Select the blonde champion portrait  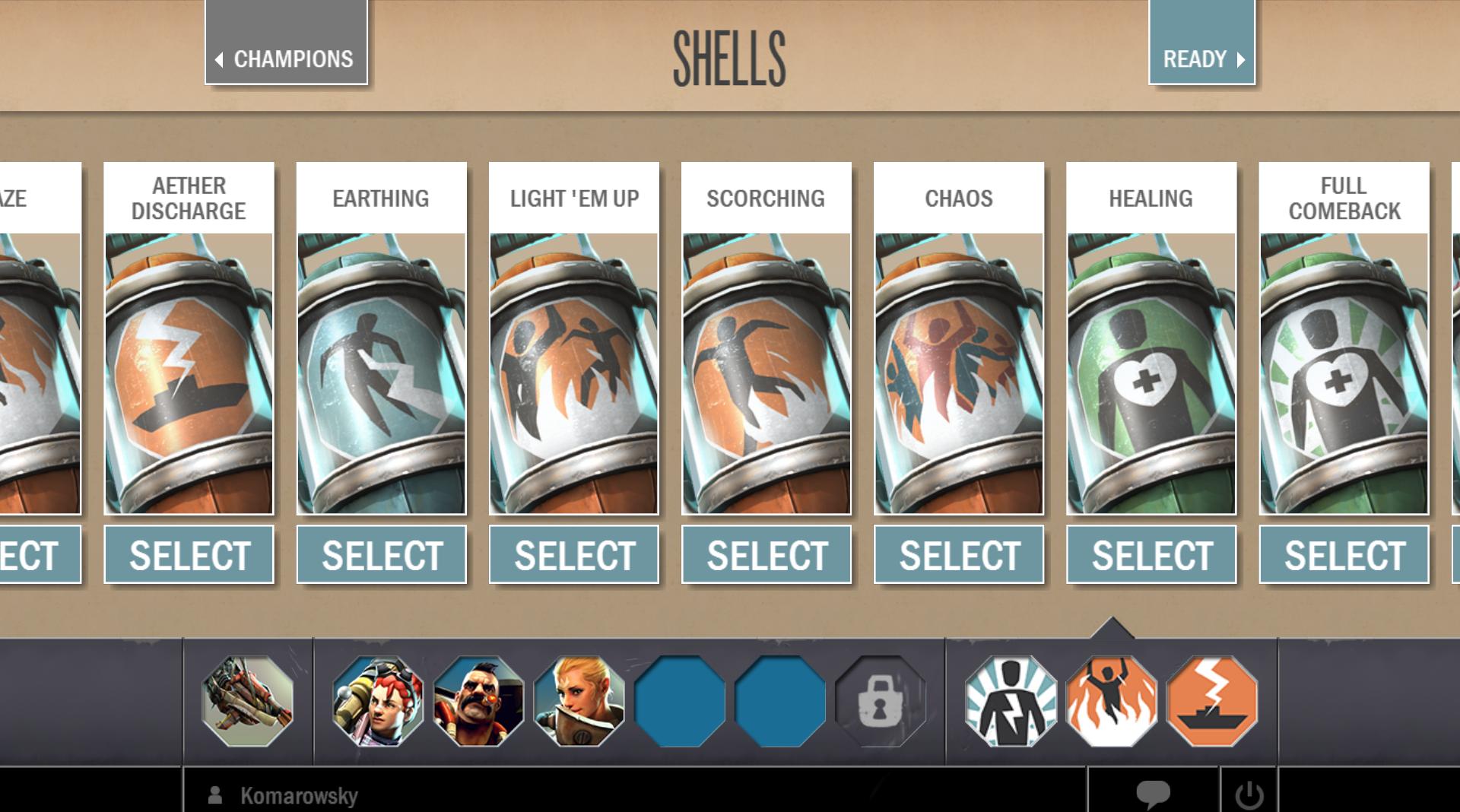pyautogui.click(x=579, y=701)
